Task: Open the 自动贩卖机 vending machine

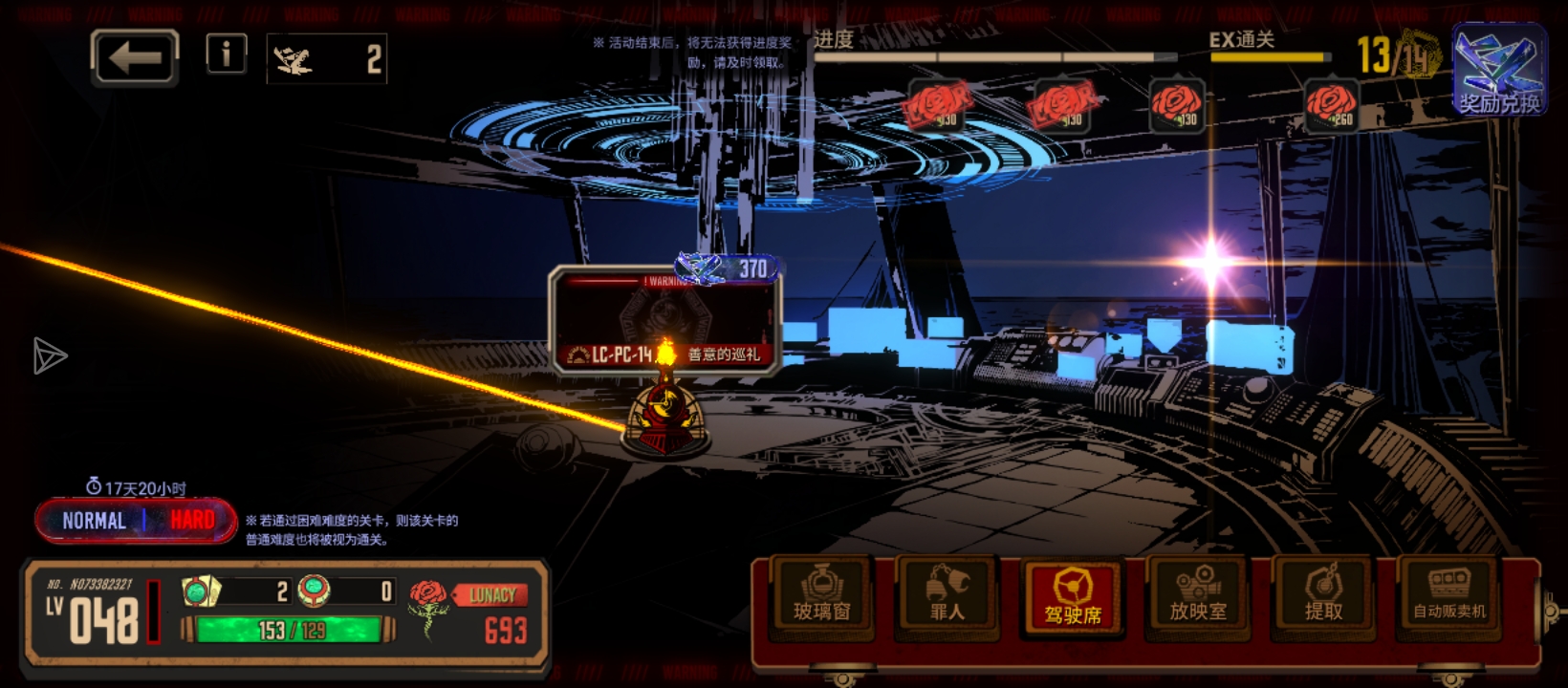Action: pyautogui.click(x=1449, y=597)
